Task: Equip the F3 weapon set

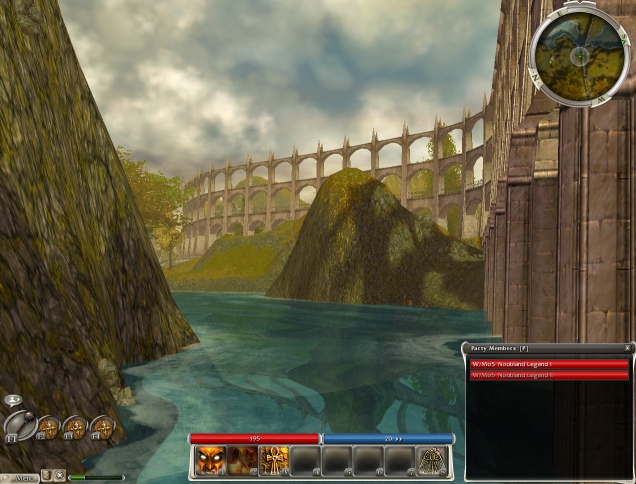Action: click(75, 429)
